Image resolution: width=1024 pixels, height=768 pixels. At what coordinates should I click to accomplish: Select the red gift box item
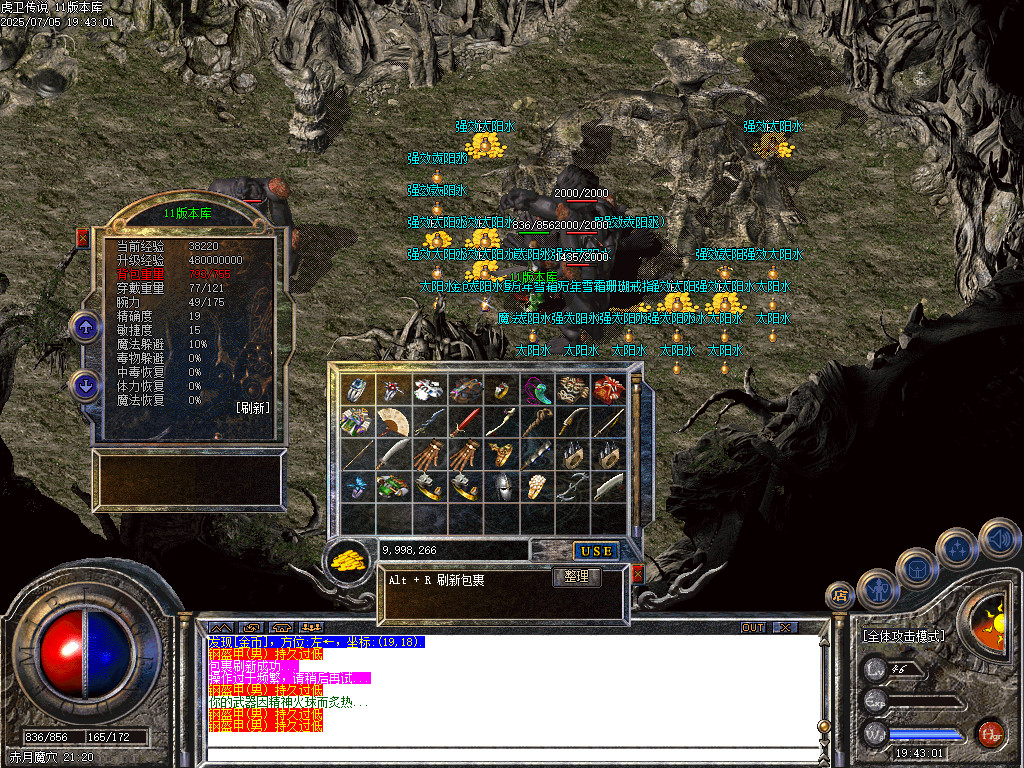click(x=607, y=389)
